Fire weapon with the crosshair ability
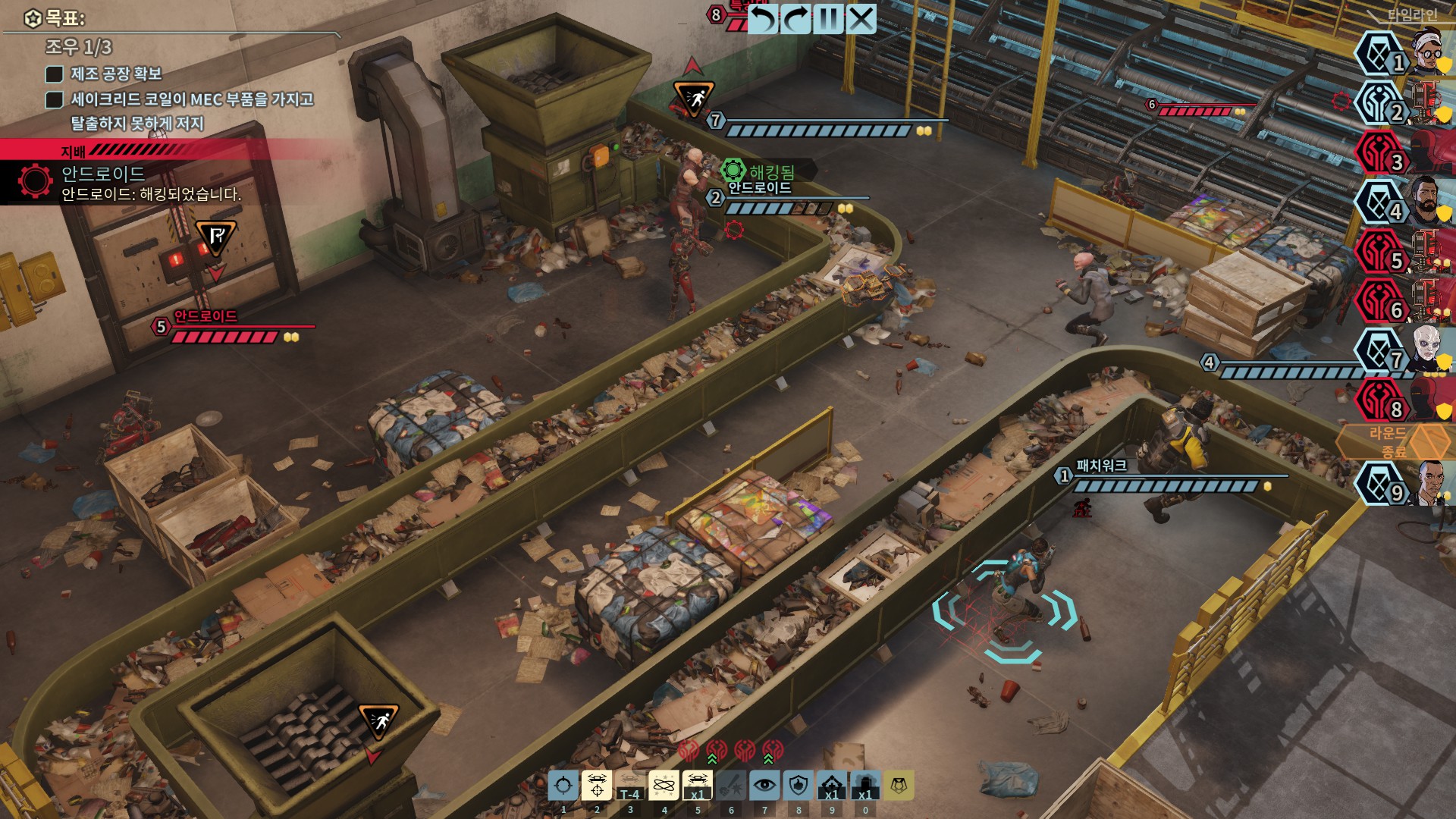 [563, 786]
